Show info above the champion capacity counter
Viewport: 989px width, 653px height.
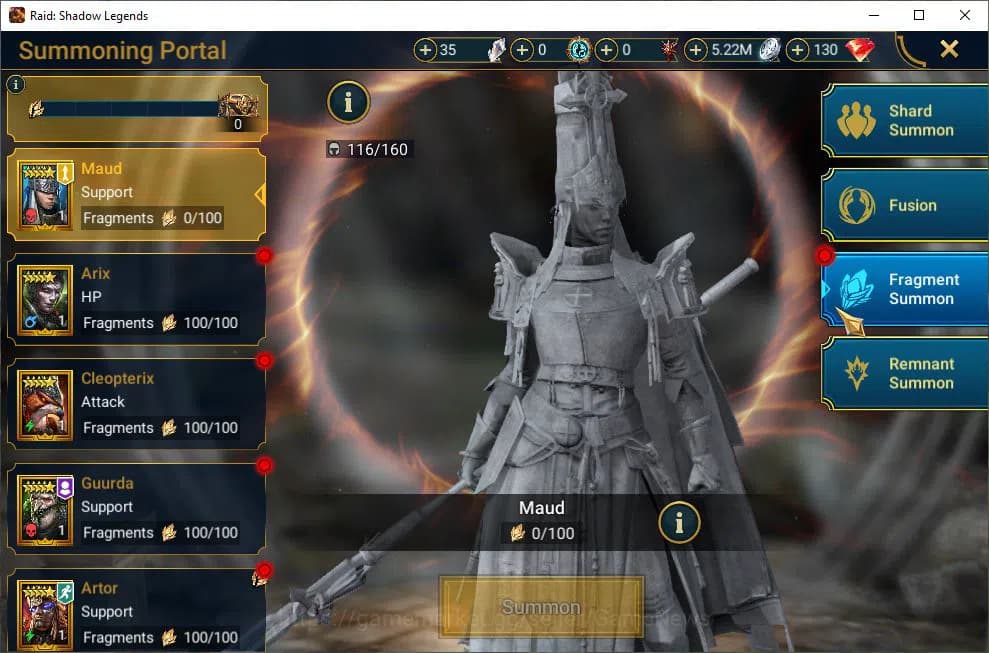pos(348,101)
